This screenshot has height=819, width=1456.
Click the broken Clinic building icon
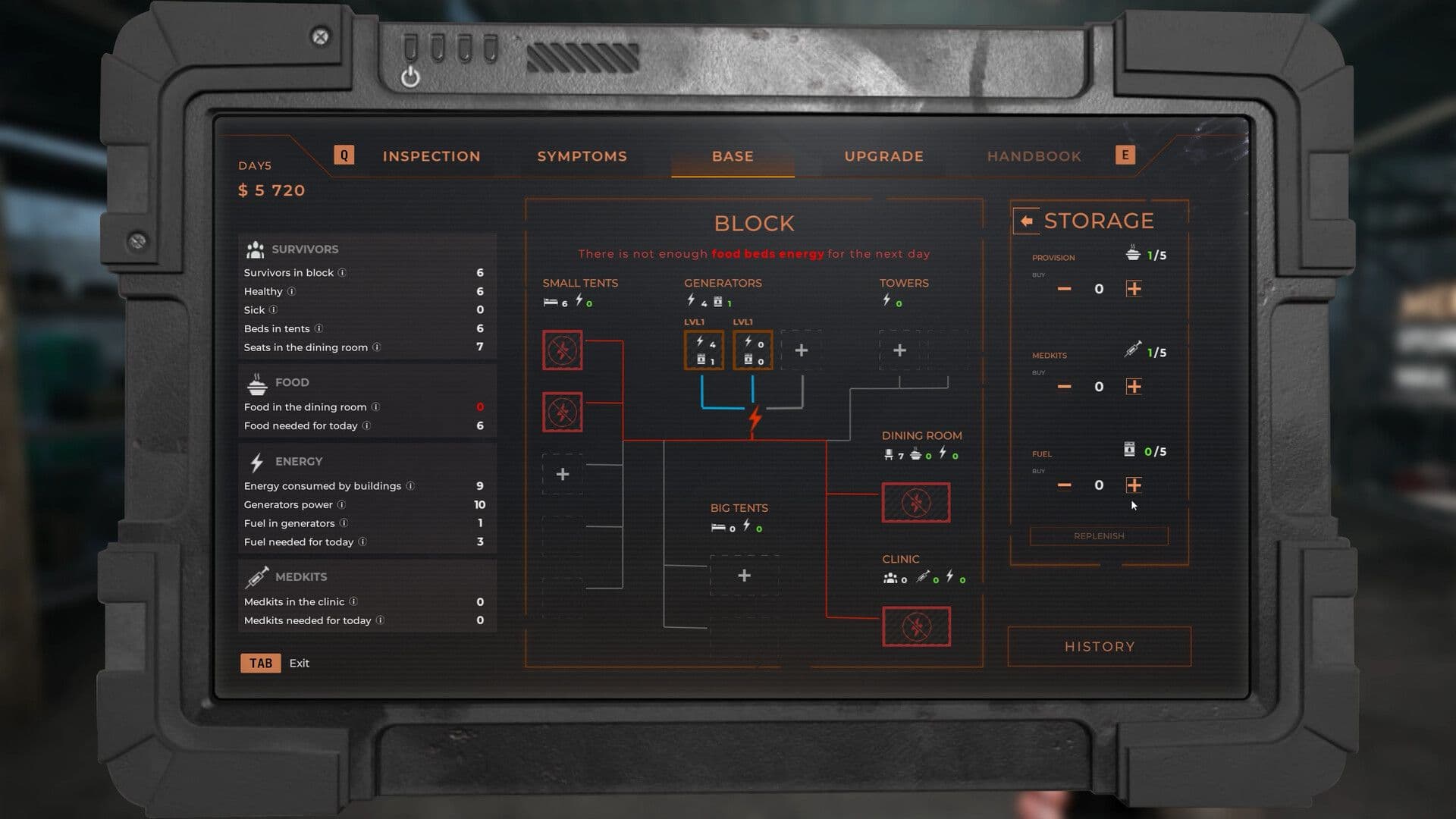916,627
